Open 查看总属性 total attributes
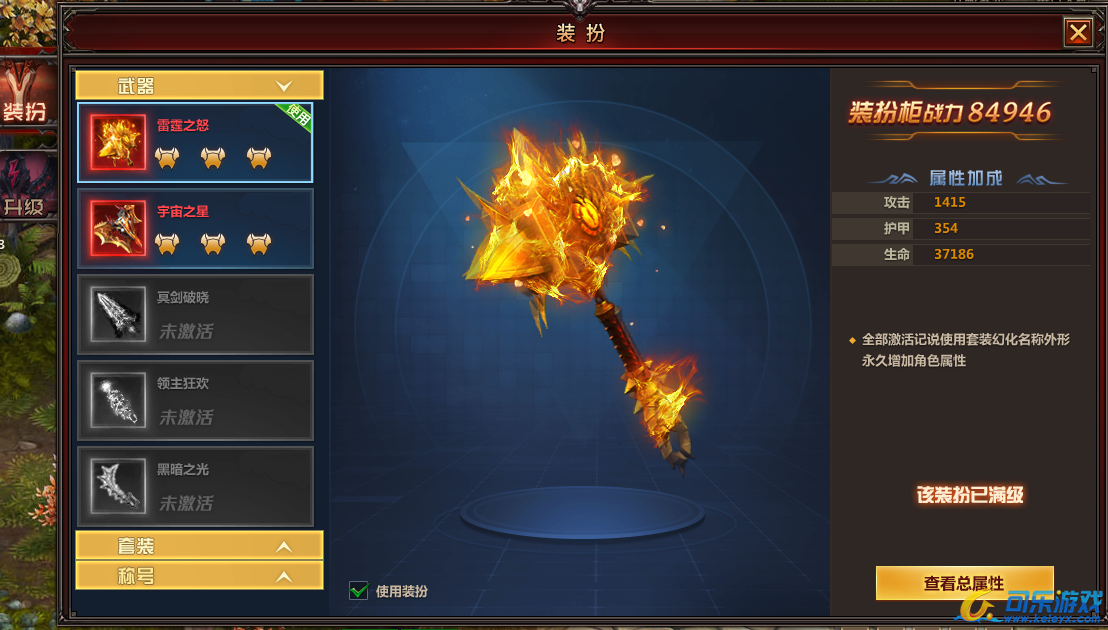This screenshot has height=630, width=1108. [x=964, y=583]
